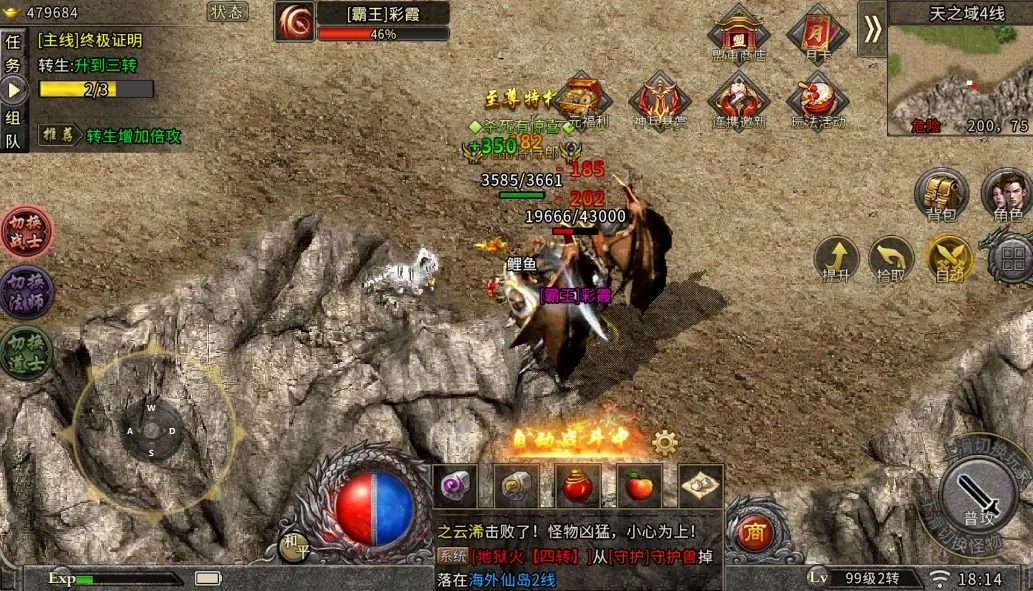Collapse the top icon row with the double-arrow
Screen dimensions: 1033x591
coord(872,28)
